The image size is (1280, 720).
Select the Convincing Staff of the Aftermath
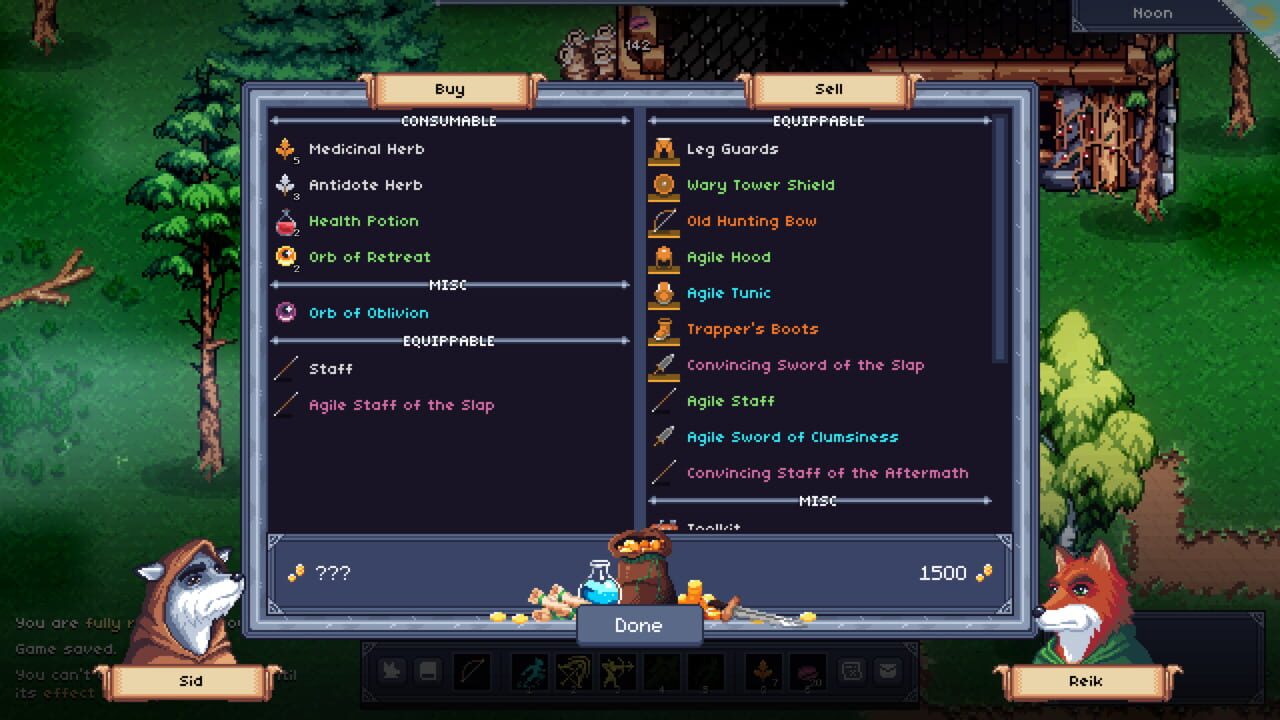tap(826, 472)
